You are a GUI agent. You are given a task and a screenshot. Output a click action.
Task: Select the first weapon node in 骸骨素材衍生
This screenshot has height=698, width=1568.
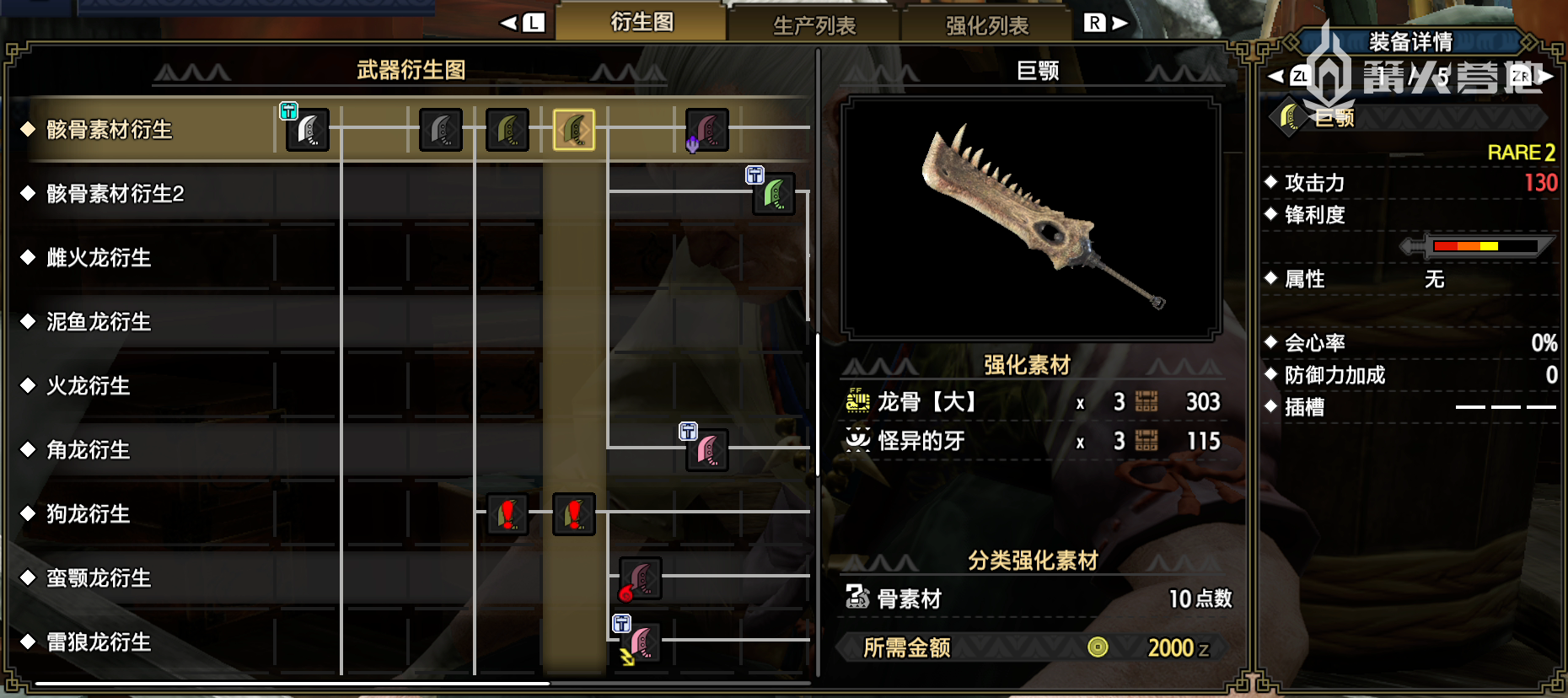(x=308, y=130)
